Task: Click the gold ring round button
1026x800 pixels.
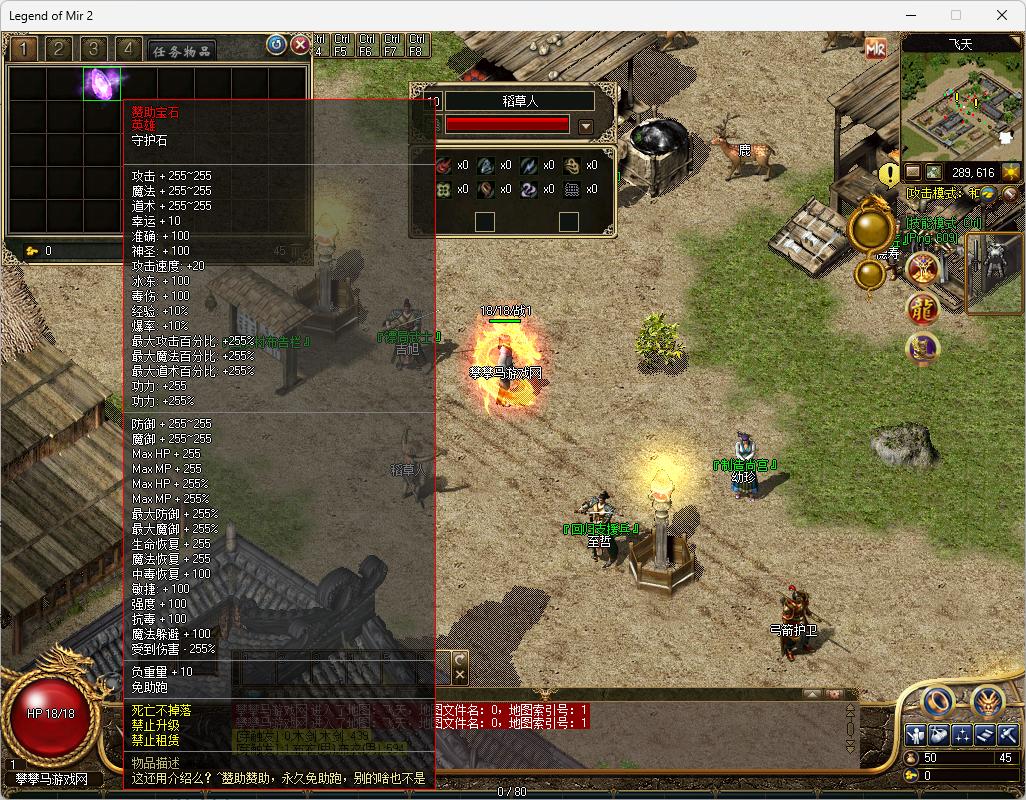Action: click(937, 703)
